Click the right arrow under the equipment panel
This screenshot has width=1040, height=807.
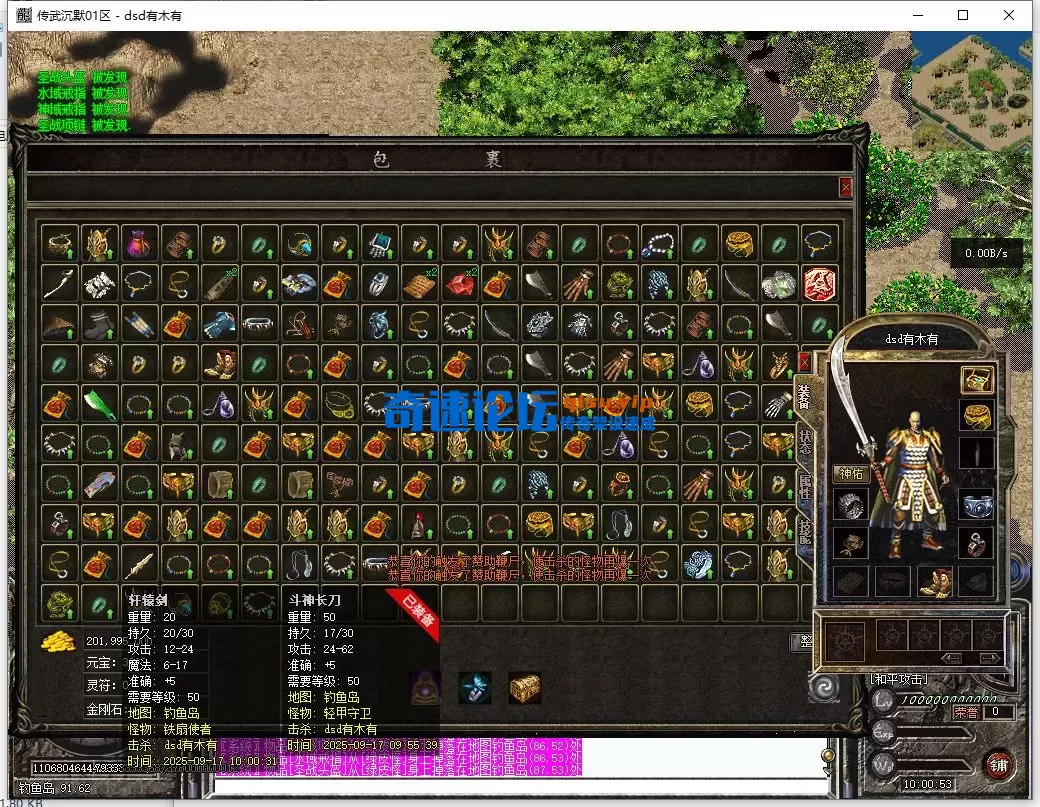pos(990,658)
